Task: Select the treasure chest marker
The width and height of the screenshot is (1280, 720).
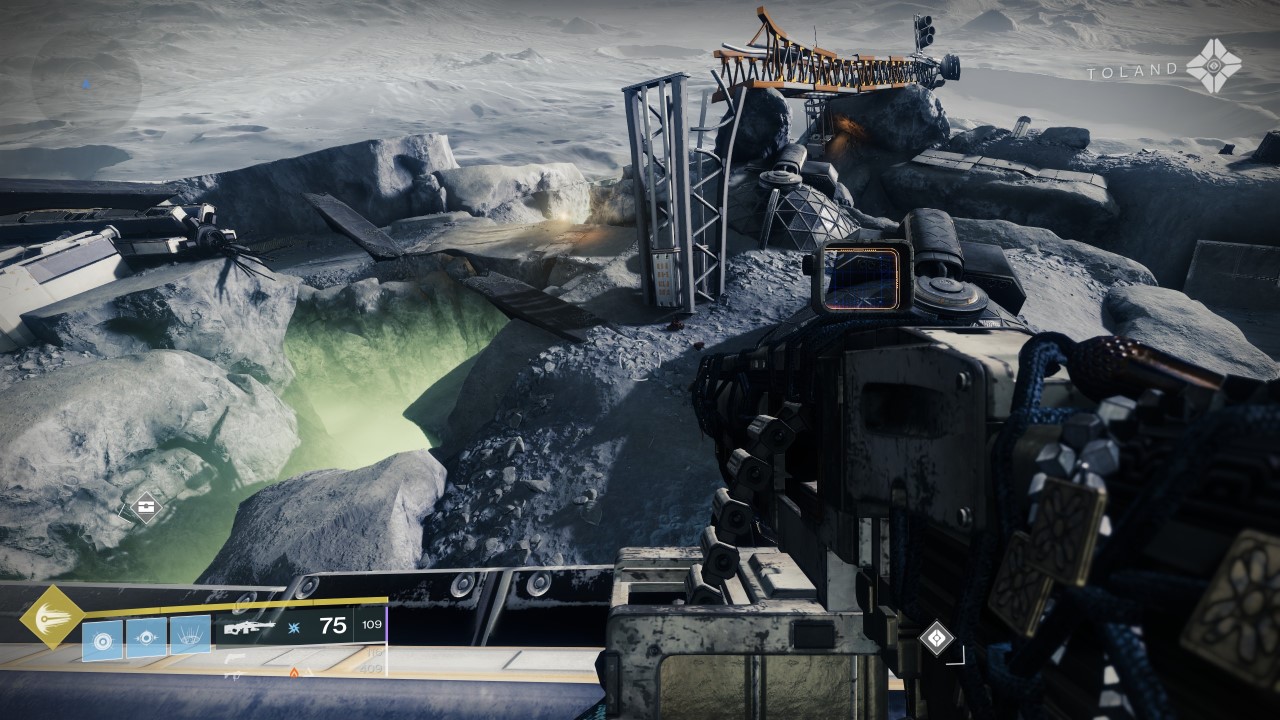Action: coord(146,508)
